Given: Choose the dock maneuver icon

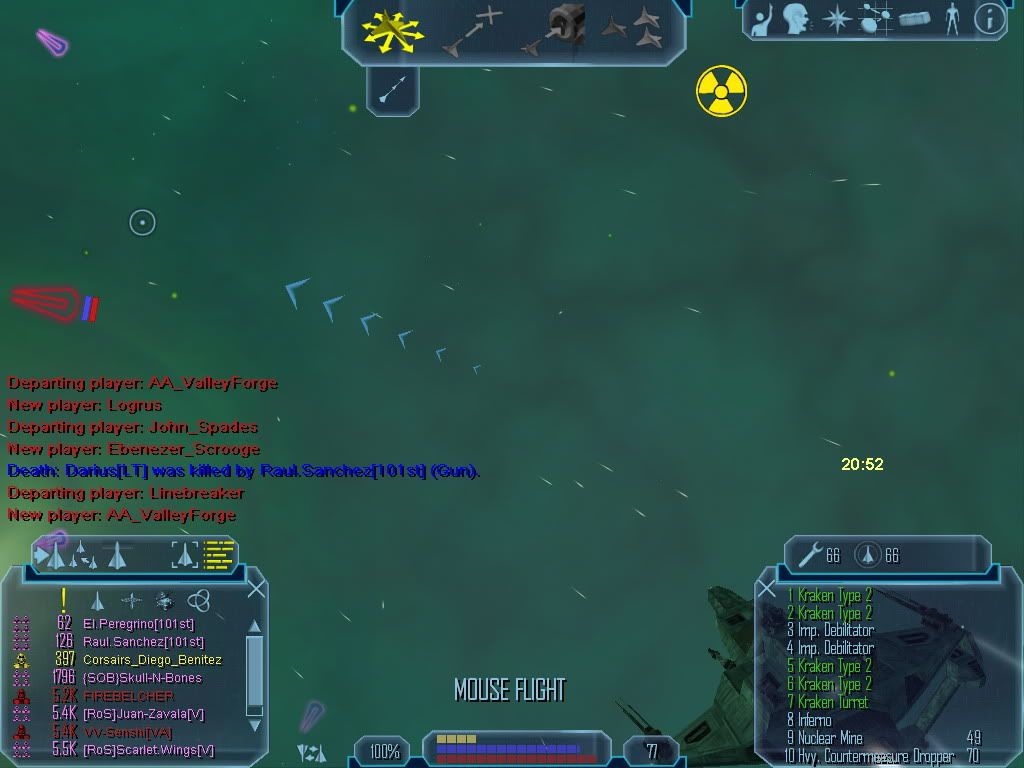Looking at the screenshot, I should click(x=555, y=31).
